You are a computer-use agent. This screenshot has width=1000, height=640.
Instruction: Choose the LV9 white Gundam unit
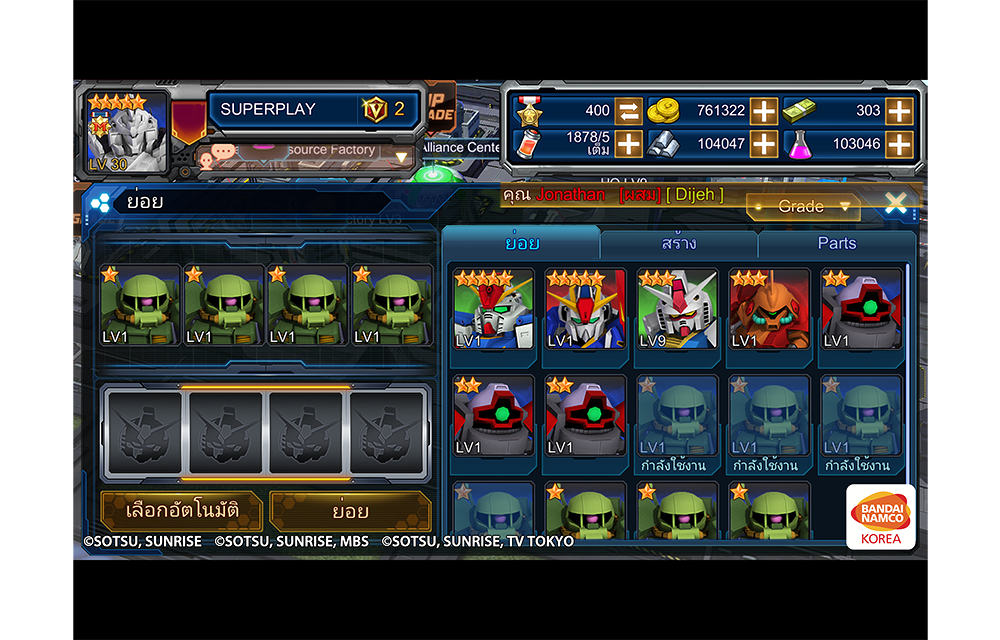(x=678, y=310)
